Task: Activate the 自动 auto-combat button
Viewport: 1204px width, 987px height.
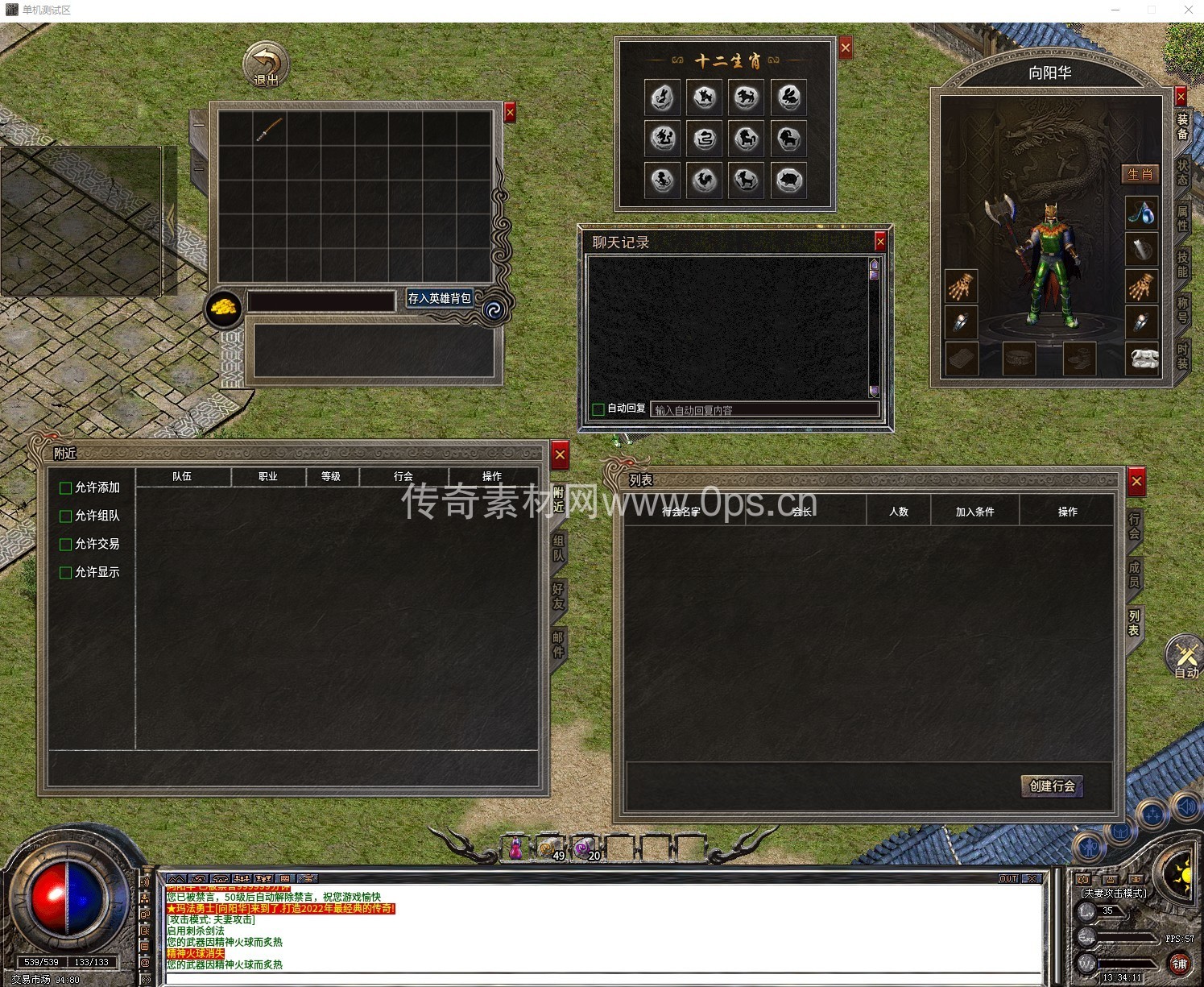Action: 1185,657
